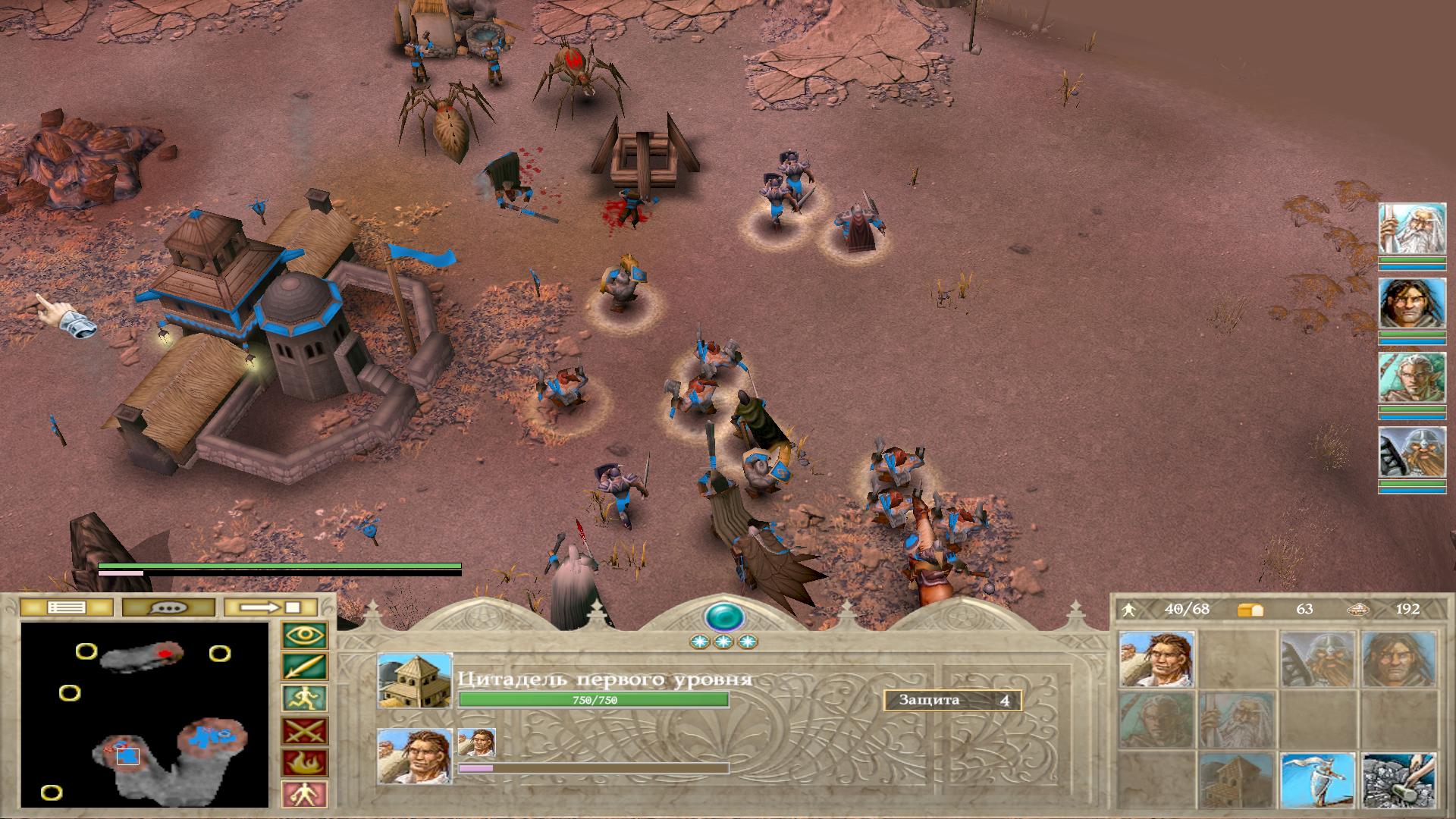Click the minimap to move the camera
Image resolution: width=1456 pixels, height=819 pixels.
coord(145,714)
